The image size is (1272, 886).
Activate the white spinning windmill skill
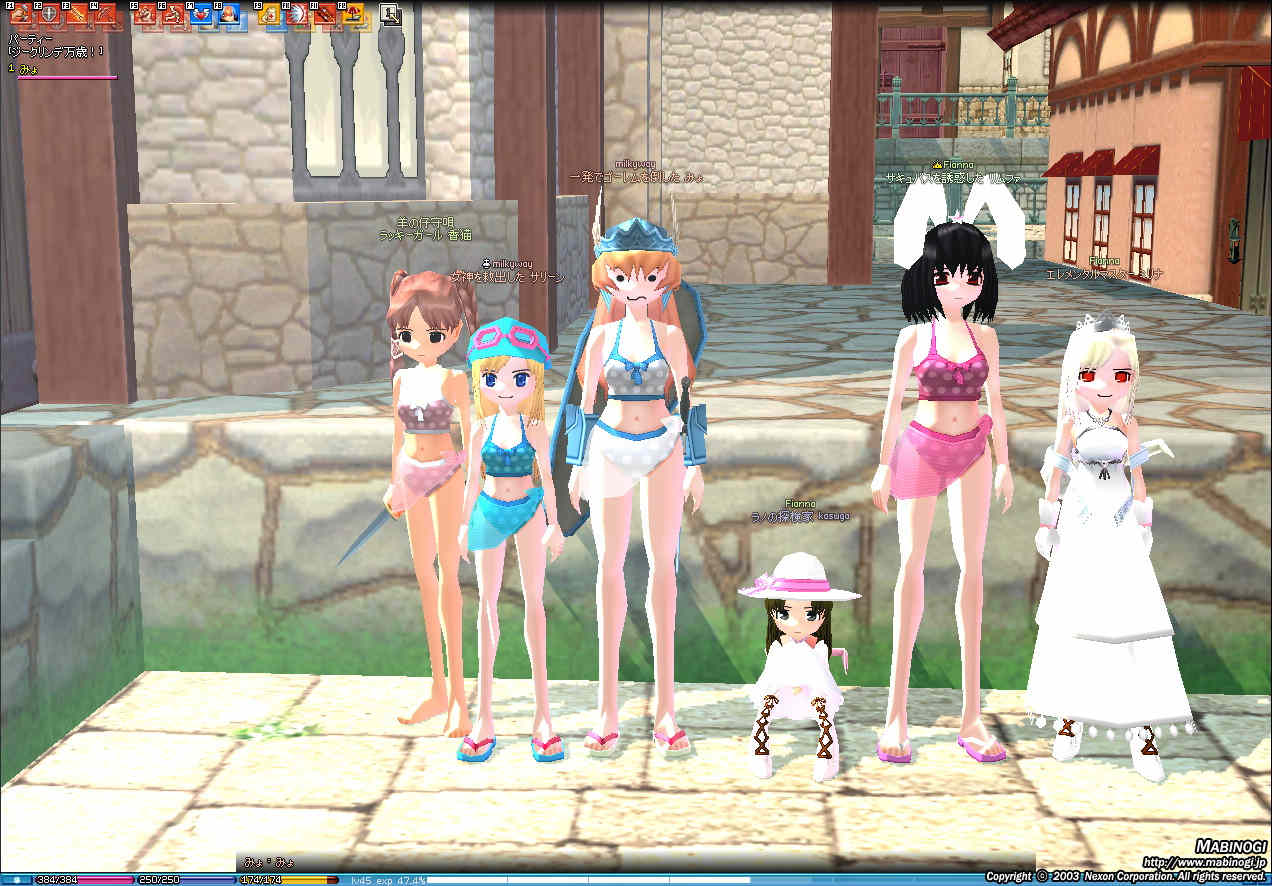coord(298,15)
